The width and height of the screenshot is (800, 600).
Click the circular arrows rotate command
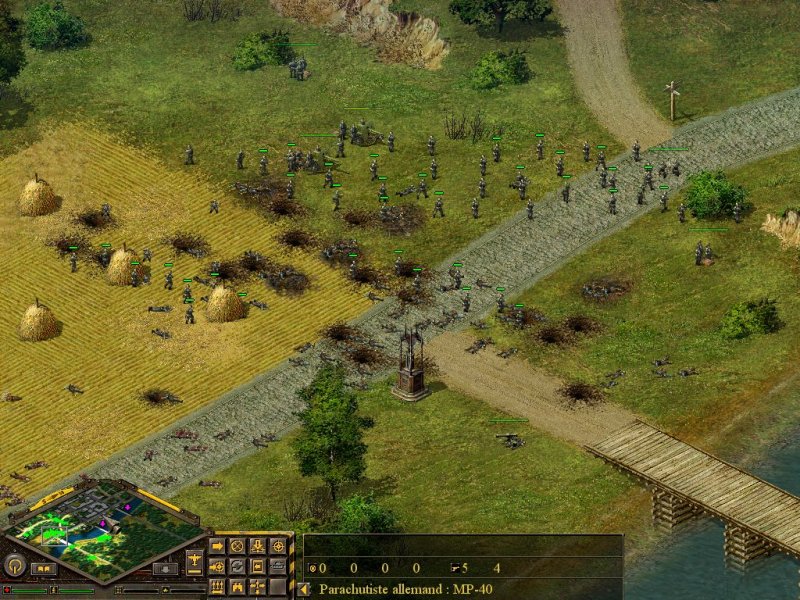[x=237, y=566]
